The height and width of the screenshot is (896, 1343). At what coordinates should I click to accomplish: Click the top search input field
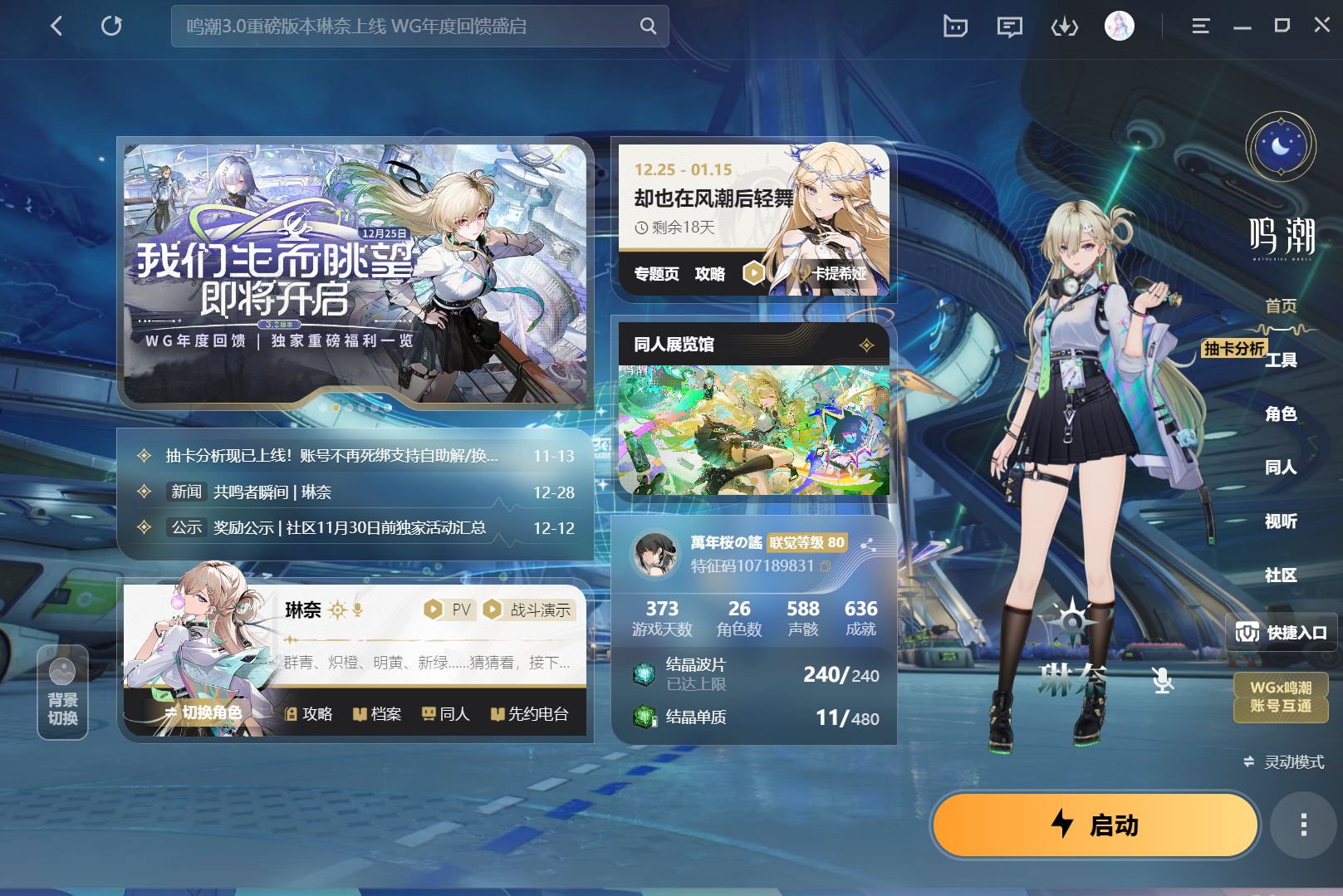point(407,27)
